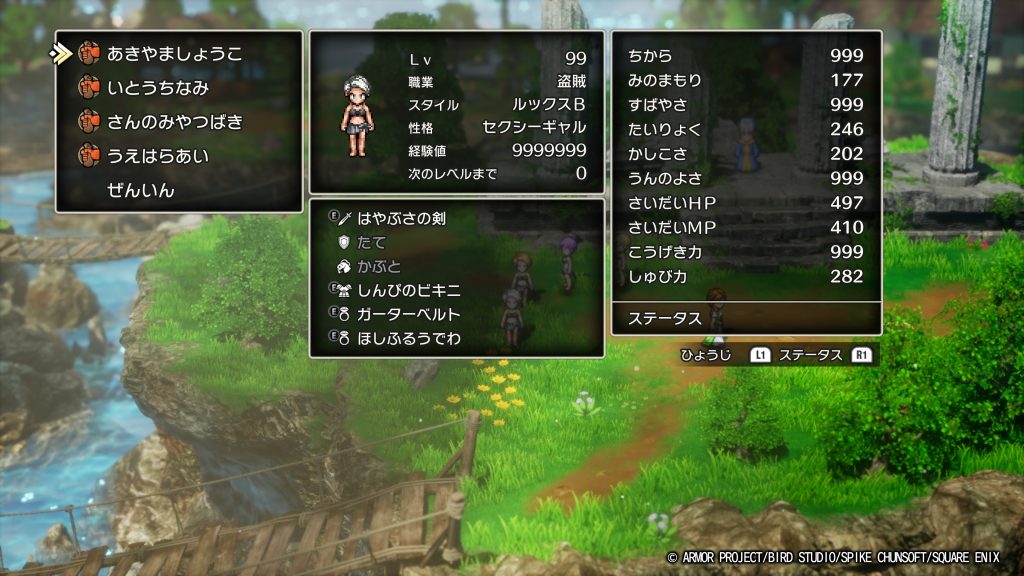The image size is (1024, 576).
Task: Pick さんのみやつばき in the party list
Action: click(174, 122)
